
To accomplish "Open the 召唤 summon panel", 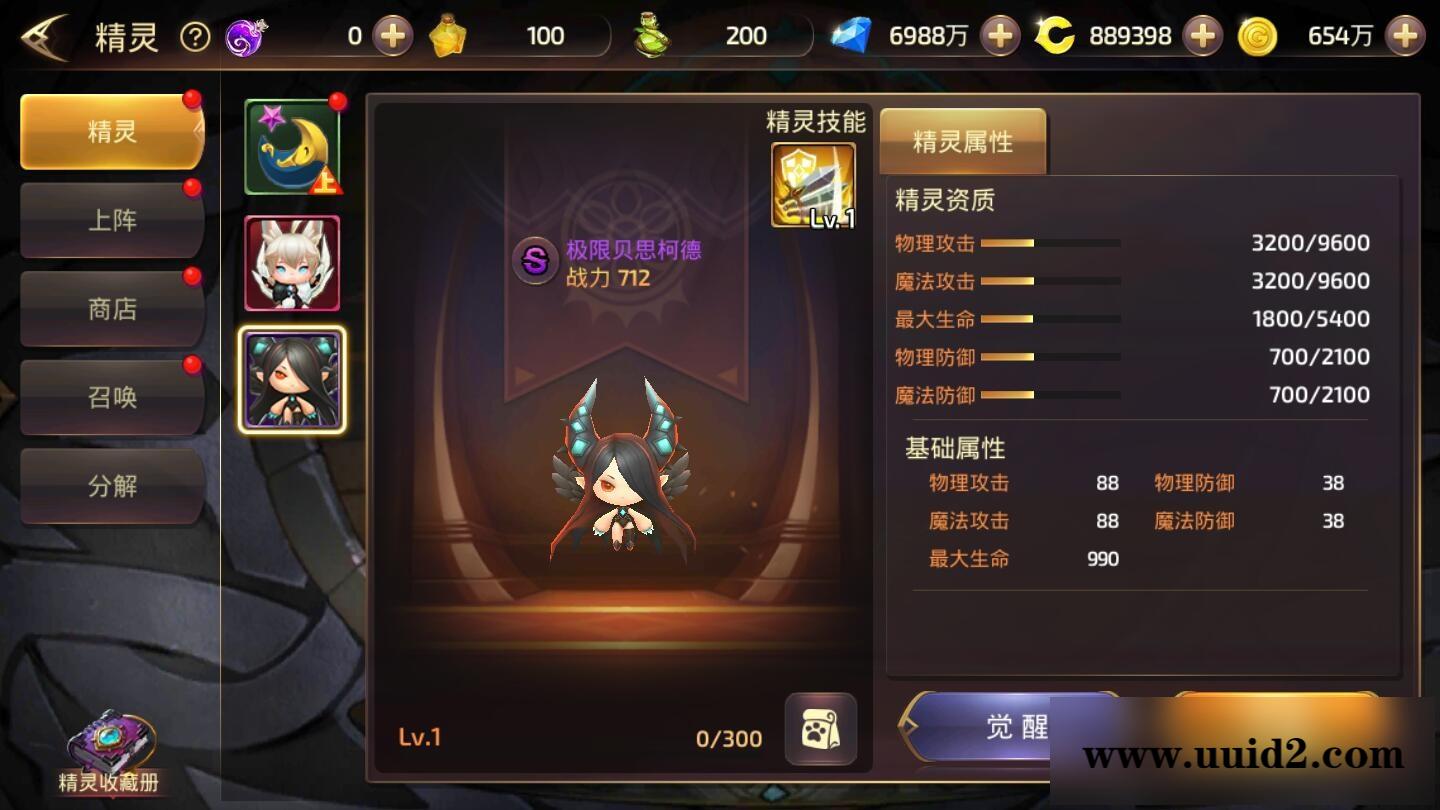I will pos(111,396).
